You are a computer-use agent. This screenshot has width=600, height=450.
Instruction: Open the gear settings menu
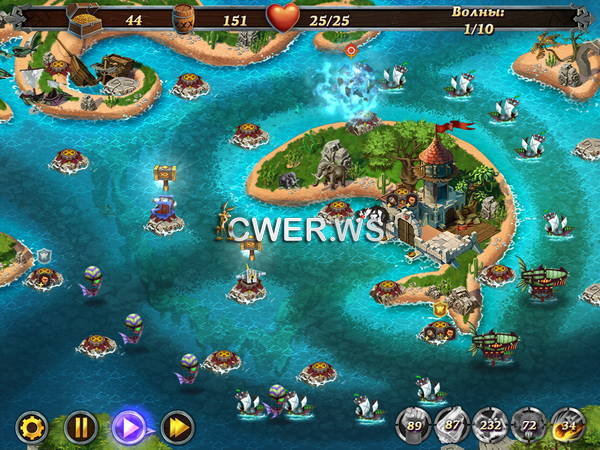point(32,428)
